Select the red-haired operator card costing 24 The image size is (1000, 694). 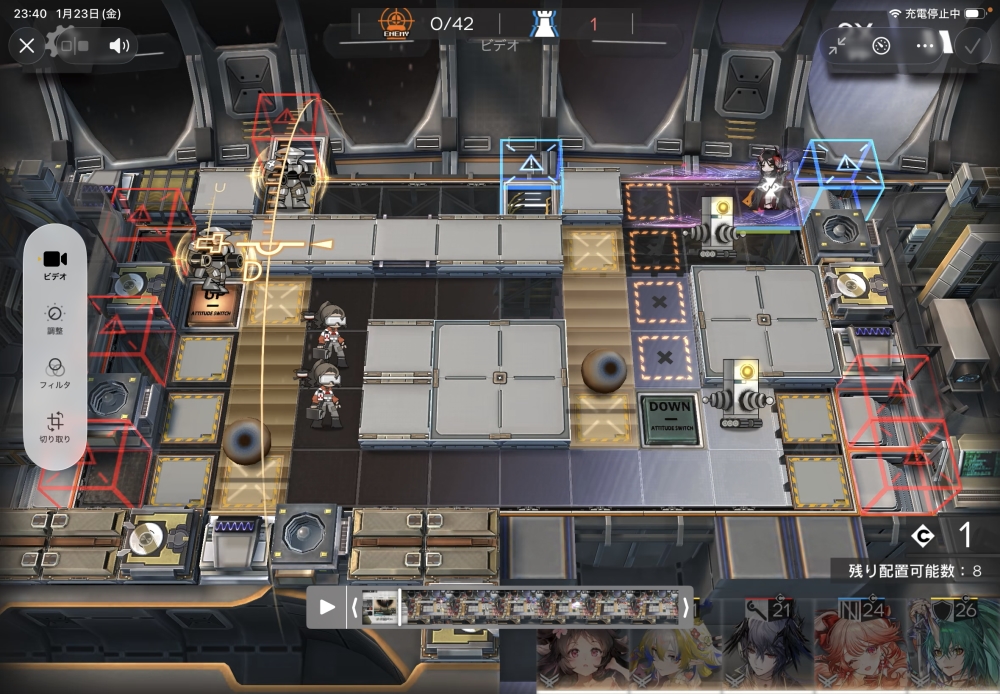(858, 648)
